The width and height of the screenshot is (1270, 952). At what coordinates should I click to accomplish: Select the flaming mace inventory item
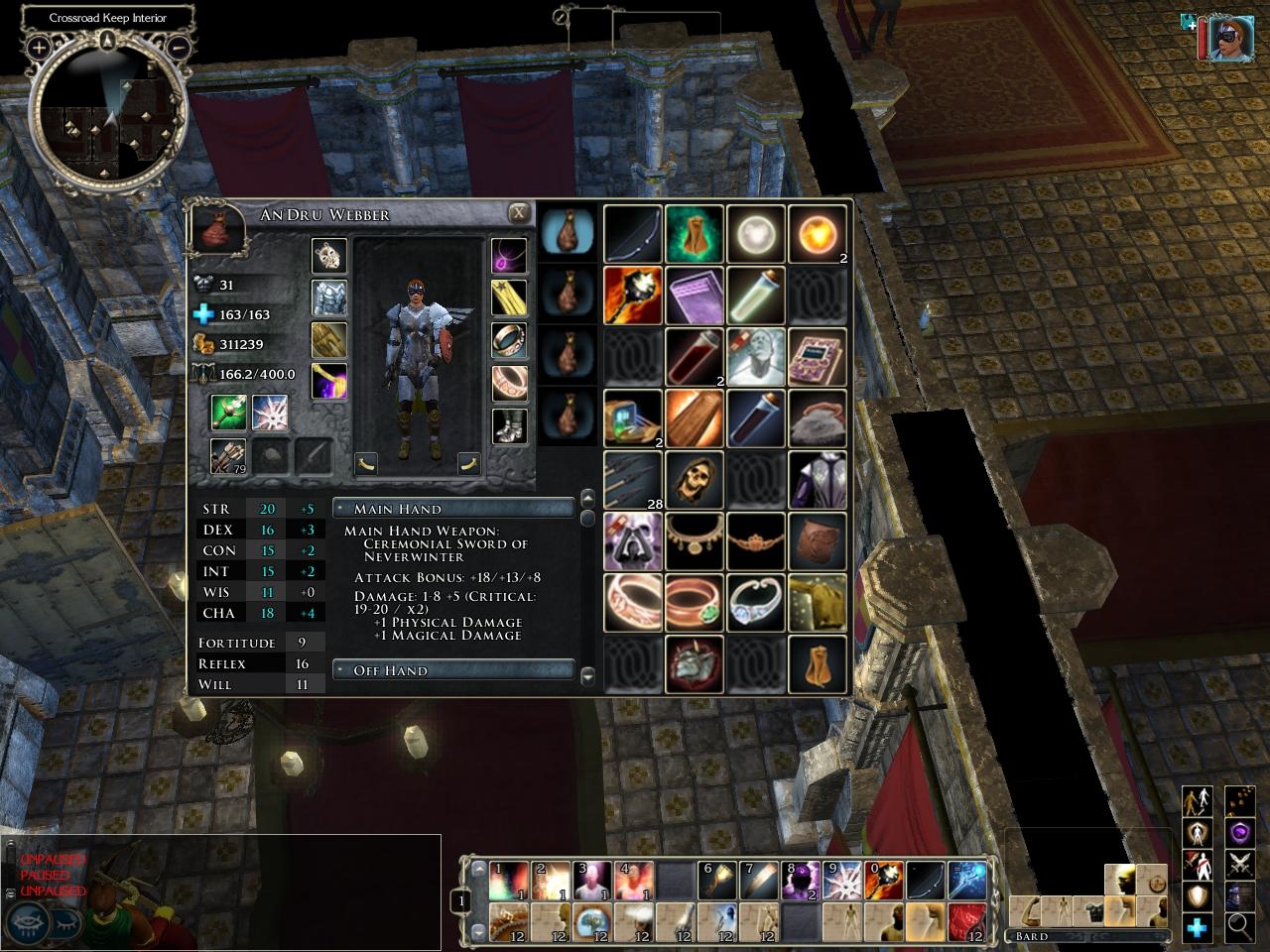tap(633, 296)
